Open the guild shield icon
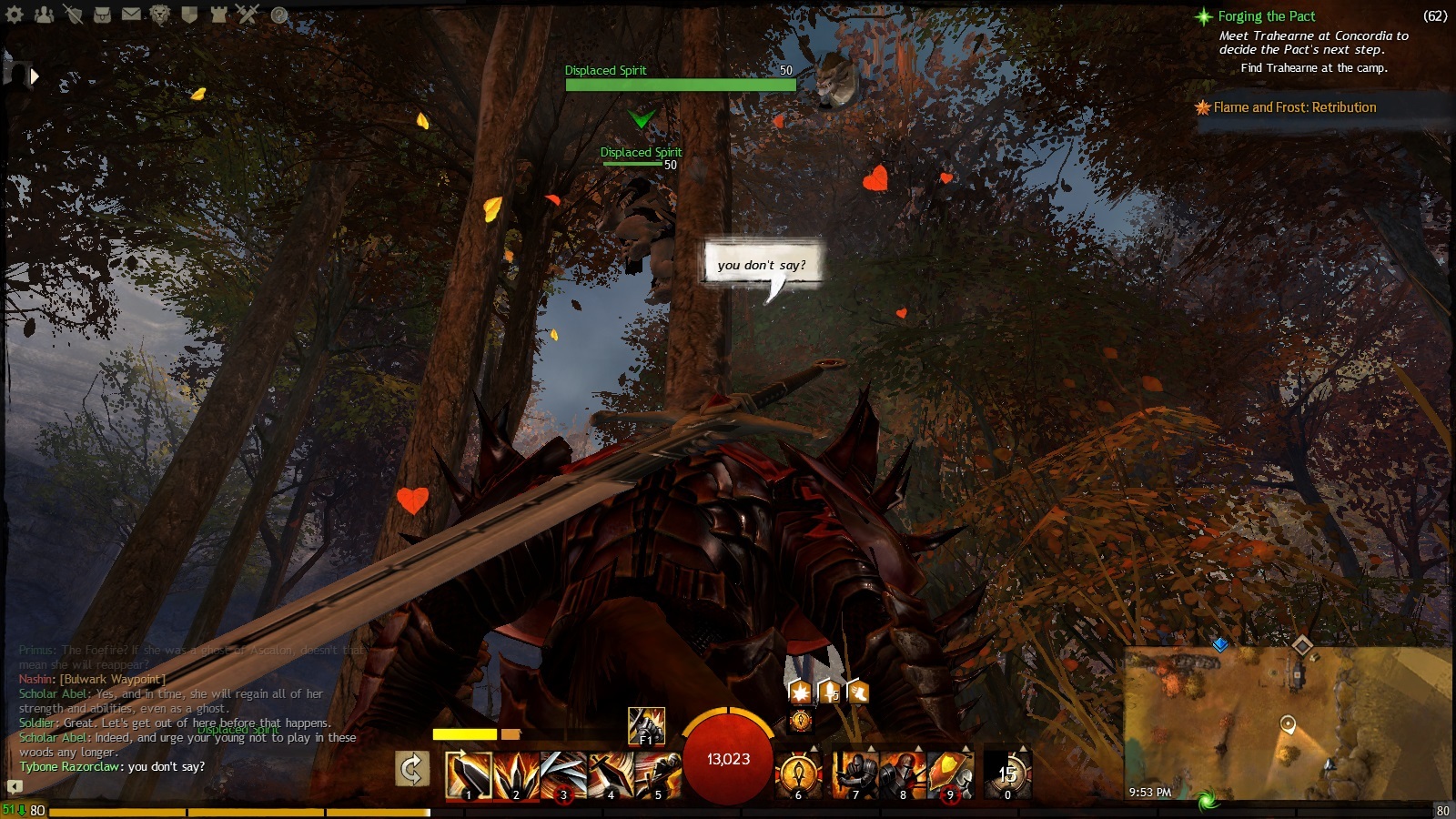The width and height of the screenshot is (1456, 819). 189,15
